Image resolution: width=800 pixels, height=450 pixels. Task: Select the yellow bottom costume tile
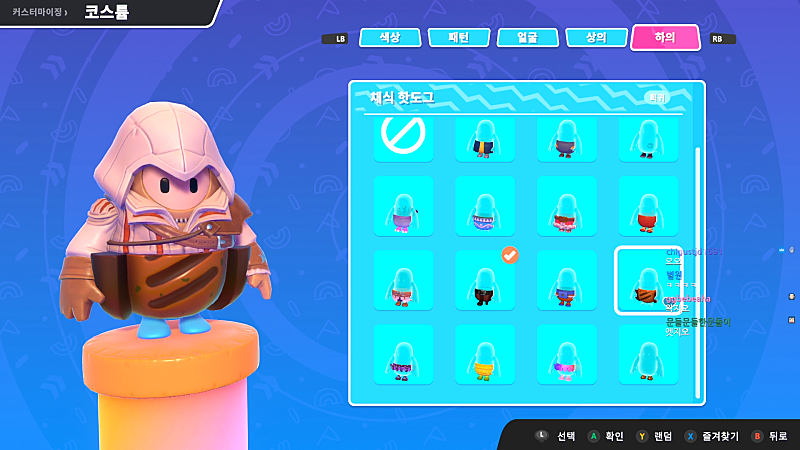point(484,354)
